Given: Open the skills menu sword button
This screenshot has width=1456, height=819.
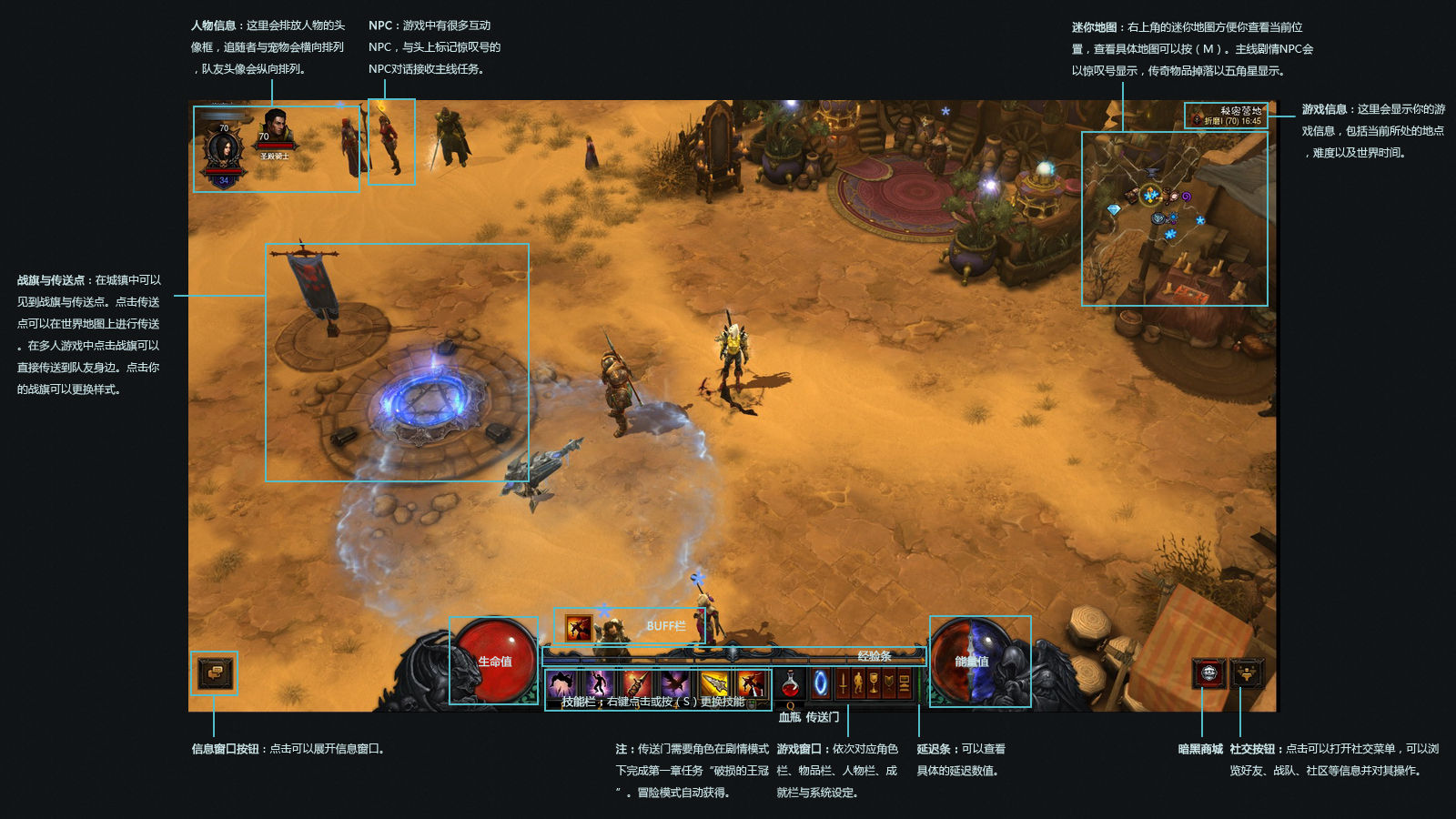Looking at the screenshot, I should [x=843, y=683].
